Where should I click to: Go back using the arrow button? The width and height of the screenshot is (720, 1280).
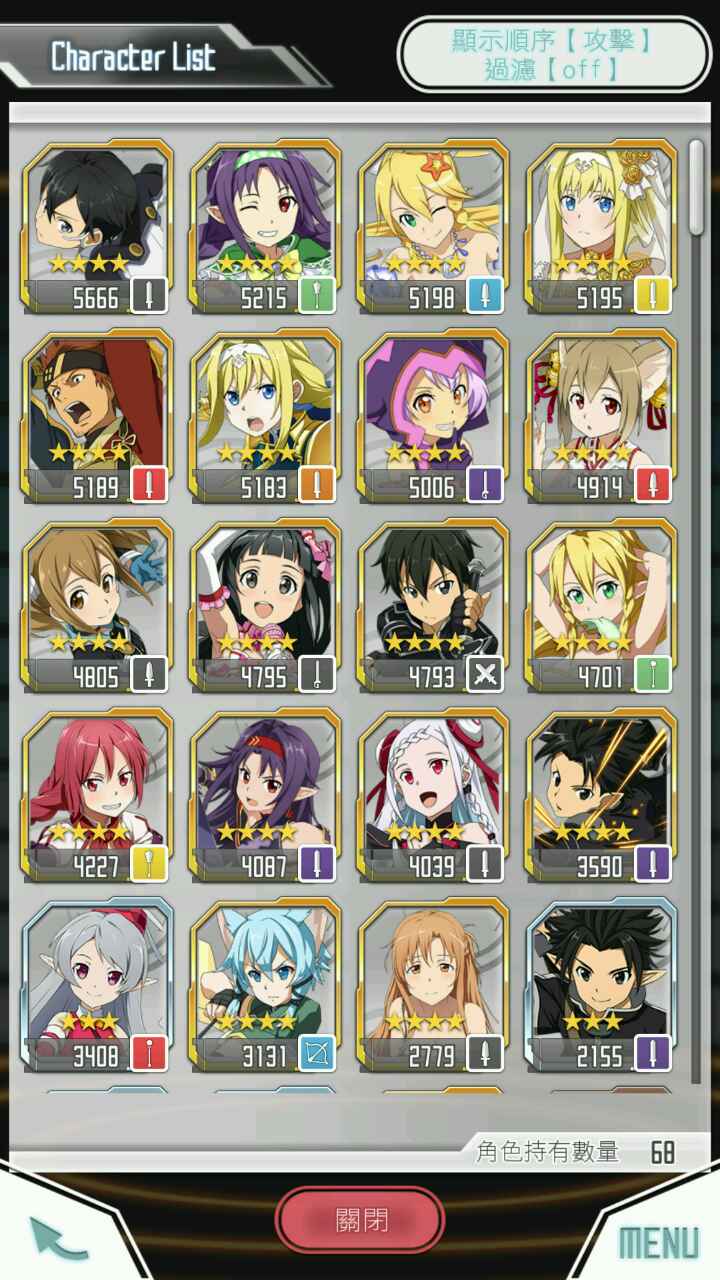coord(58,1237)
